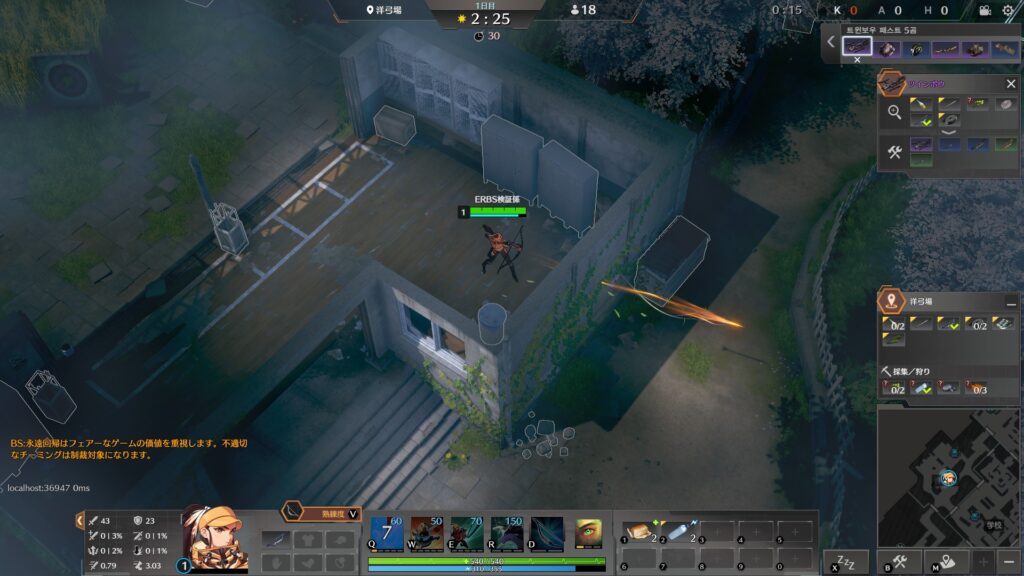The height and width of the screenshot is (576, 1024).
Task: Click the character portrait
Action: (x=213, y=537)
